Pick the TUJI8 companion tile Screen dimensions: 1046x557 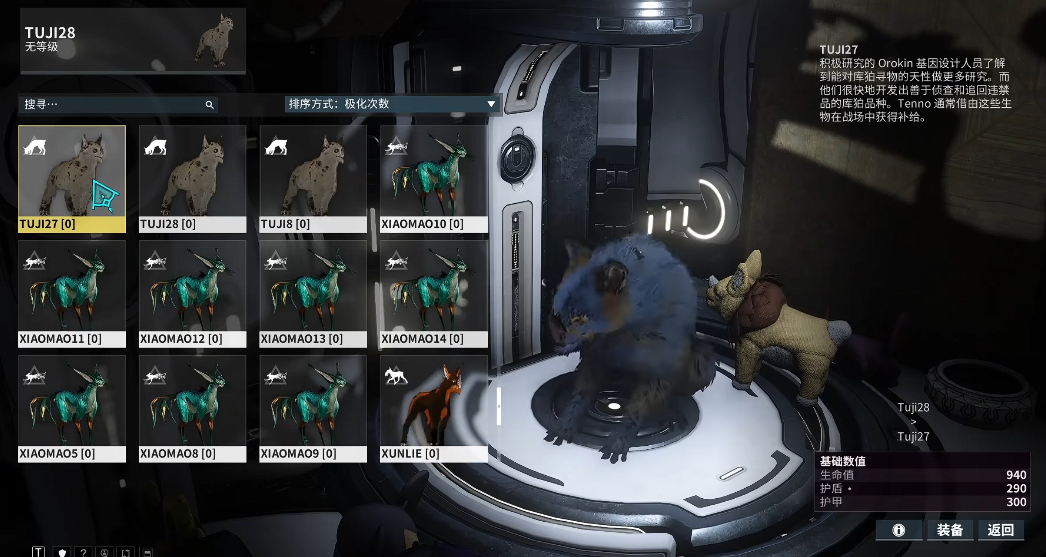click(313, 178)
